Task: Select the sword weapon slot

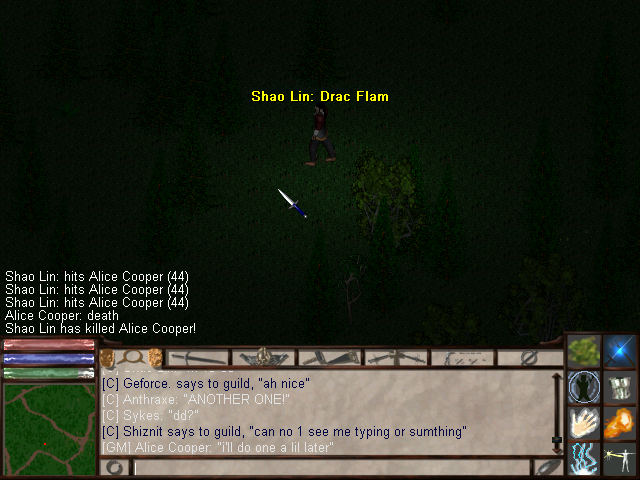Action: pyautogui.click(x=200, y=357)
